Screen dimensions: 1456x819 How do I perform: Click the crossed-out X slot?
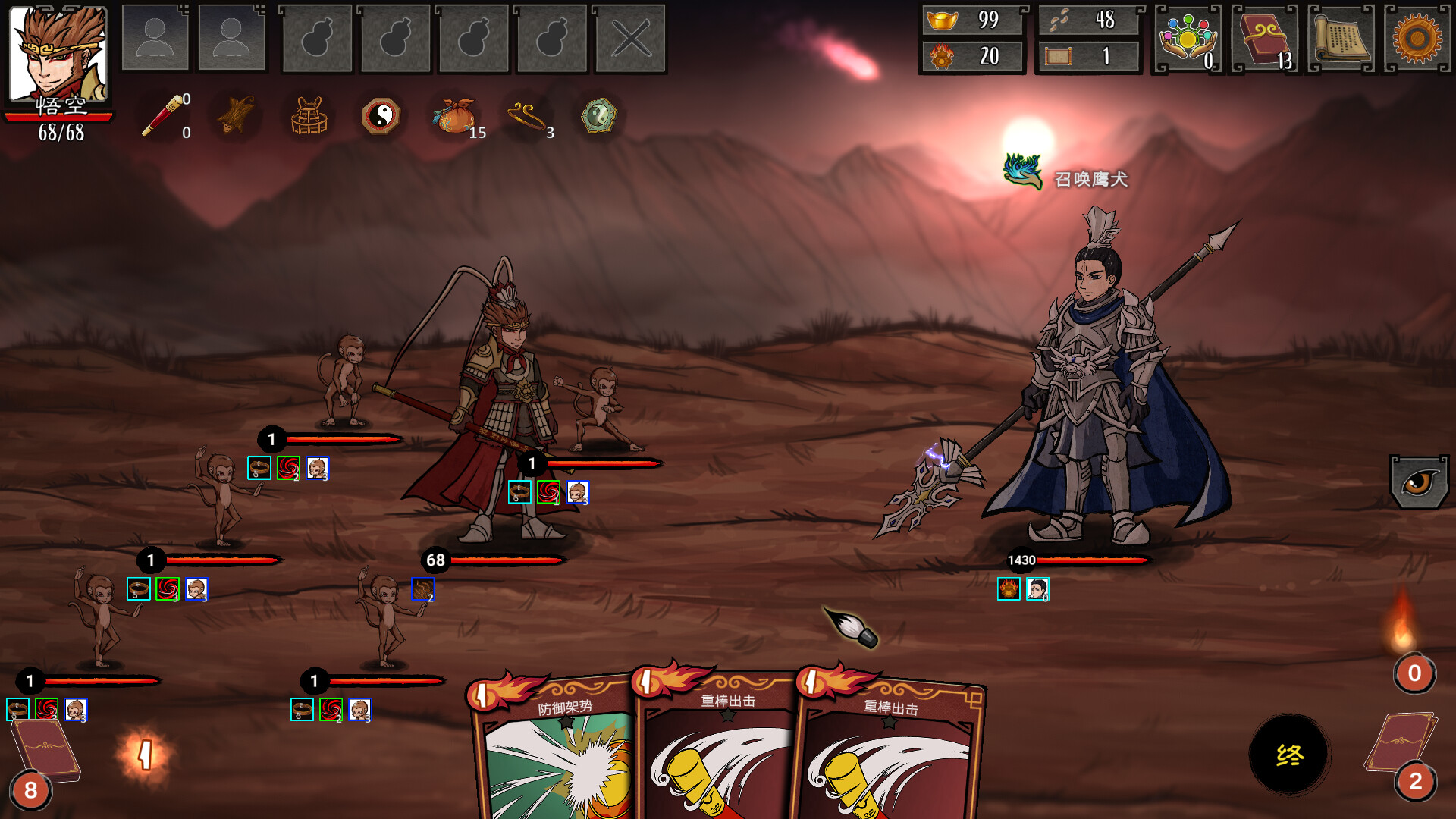point(630,39)
